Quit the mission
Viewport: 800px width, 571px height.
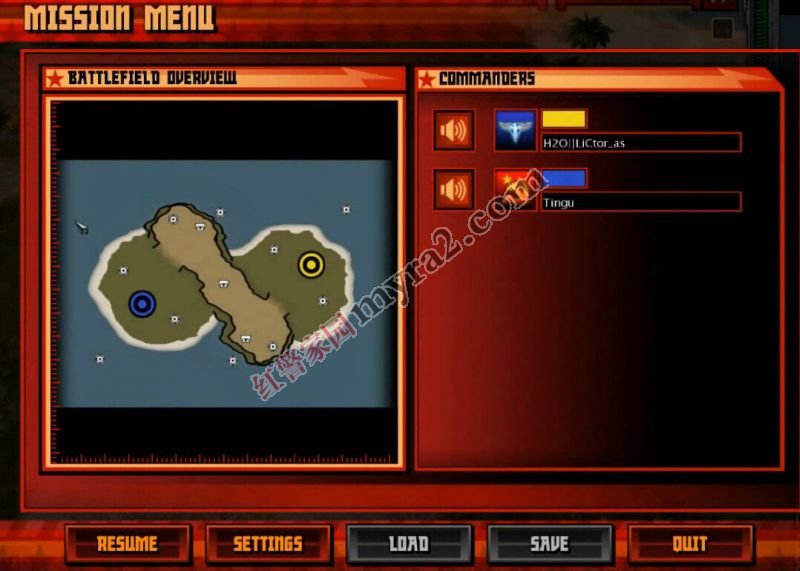[x=689, y=544]
